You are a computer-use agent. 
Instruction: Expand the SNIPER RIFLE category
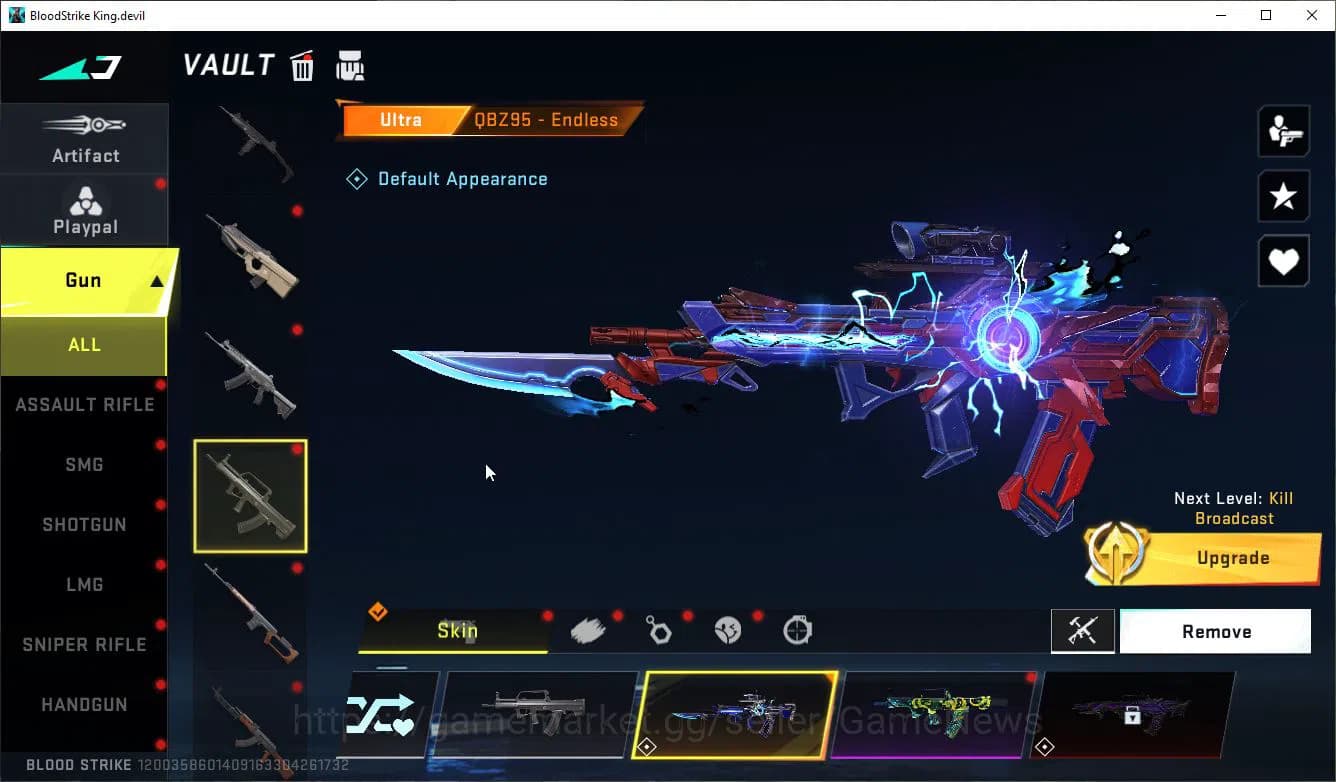[84, 644]
